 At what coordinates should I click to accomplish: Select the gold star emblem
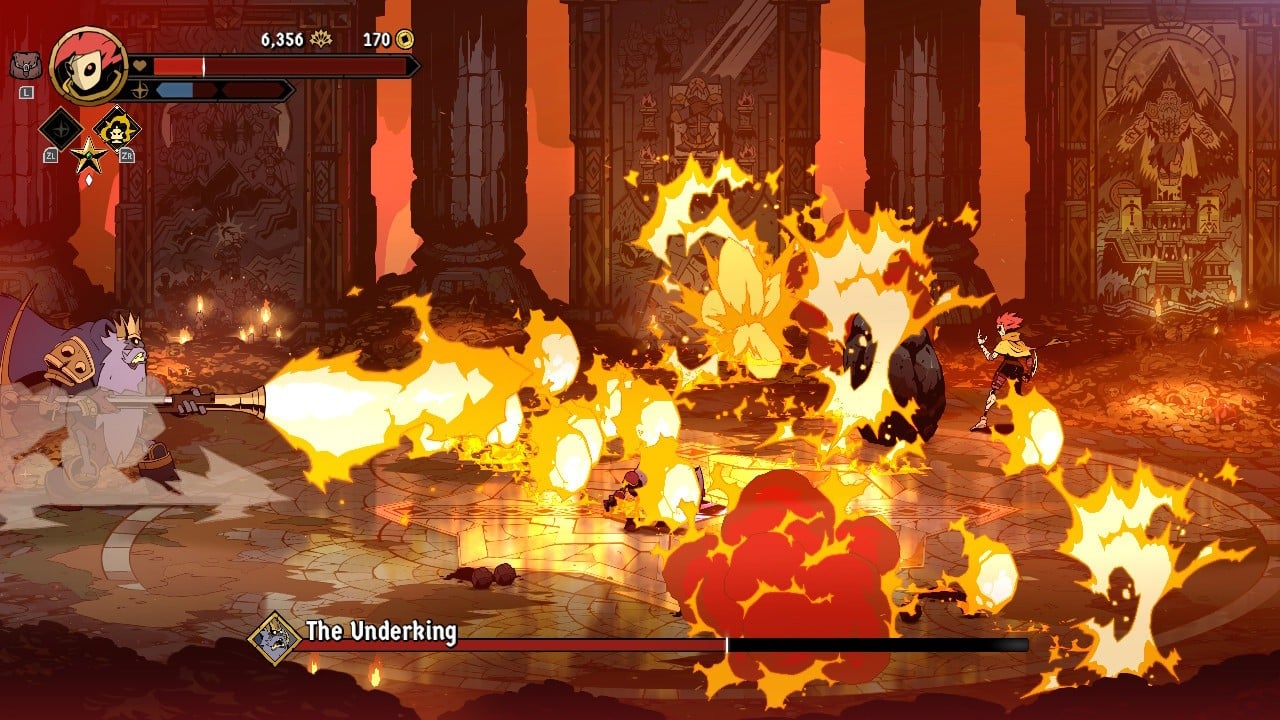click(88, 155)
